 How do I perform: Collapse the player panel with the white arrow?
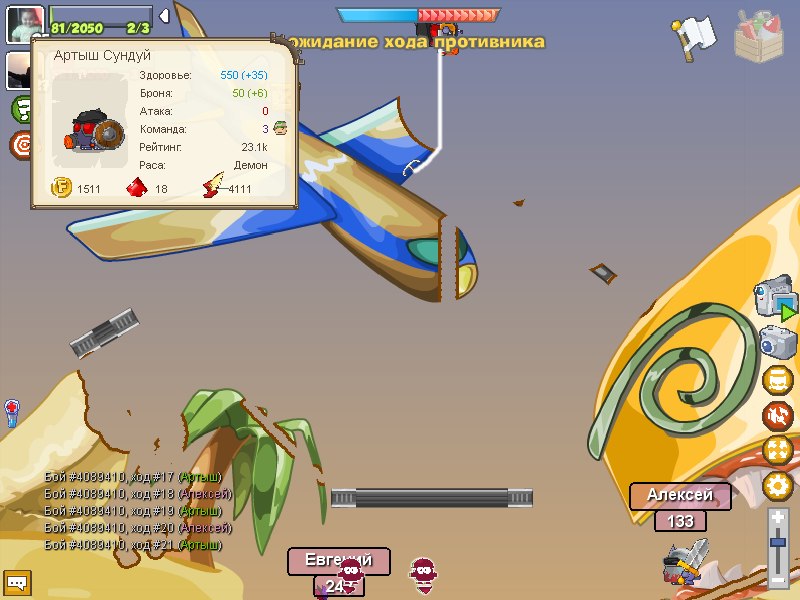click(164, 15)
